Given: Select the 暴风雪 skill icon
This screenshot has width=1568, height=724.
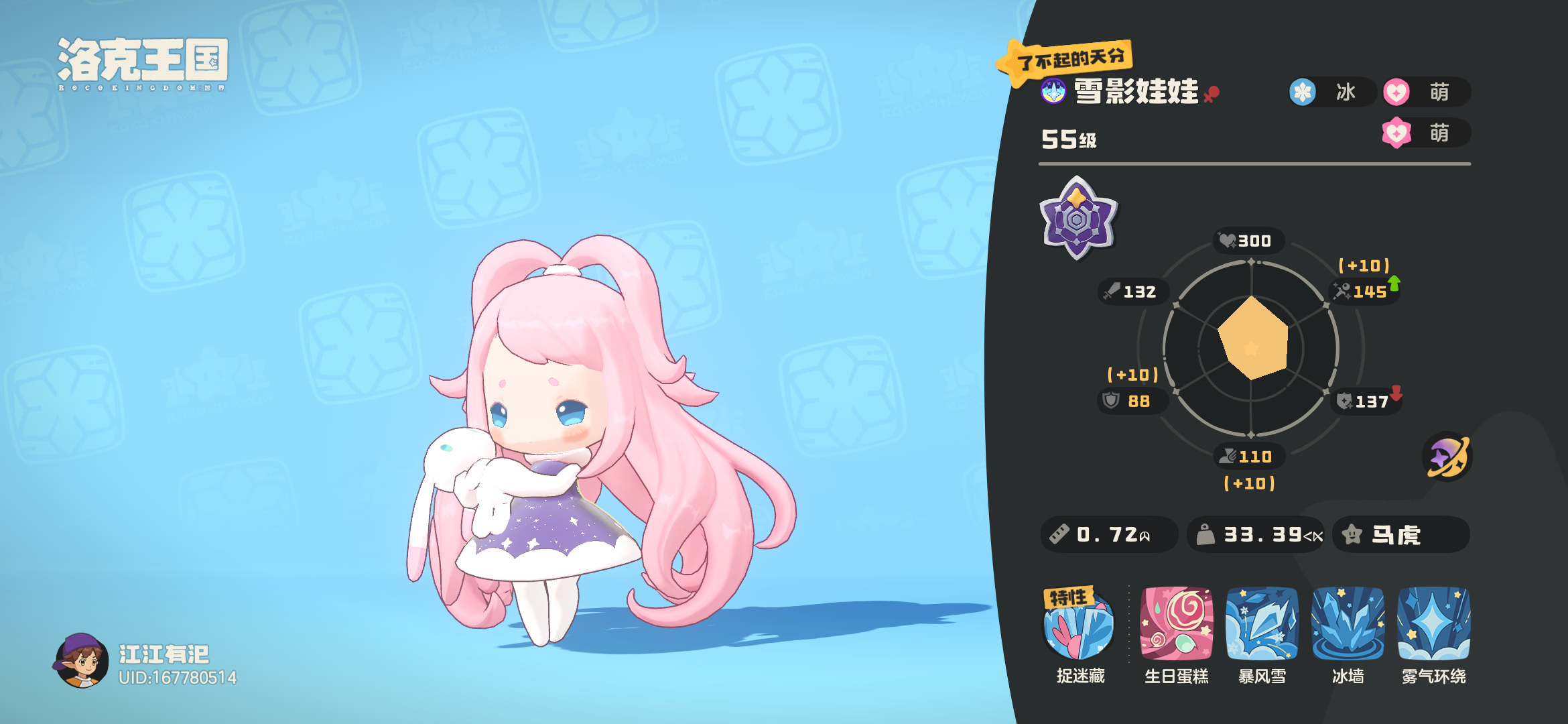Looking at the screenshot, I should 1262,625.
